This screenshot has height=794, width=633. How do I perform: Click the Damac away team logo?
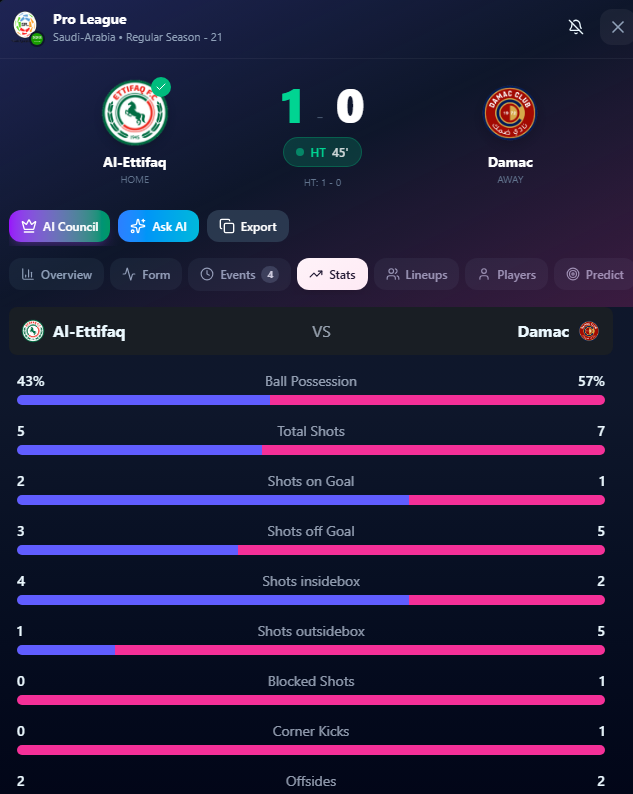point(510,114)
